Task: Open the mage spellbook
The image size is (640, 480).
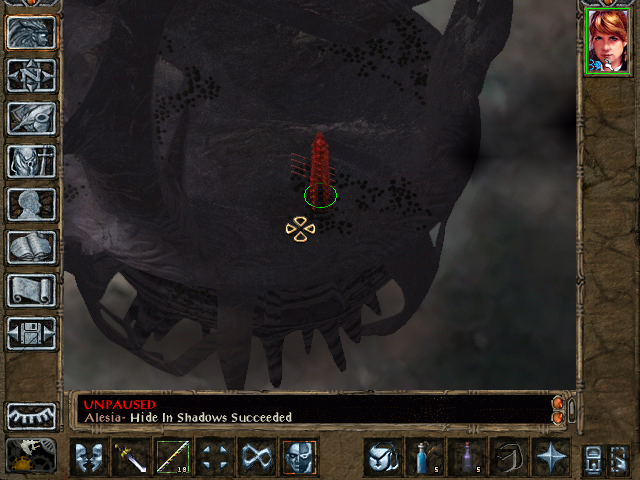Action: tap(31, 247)
